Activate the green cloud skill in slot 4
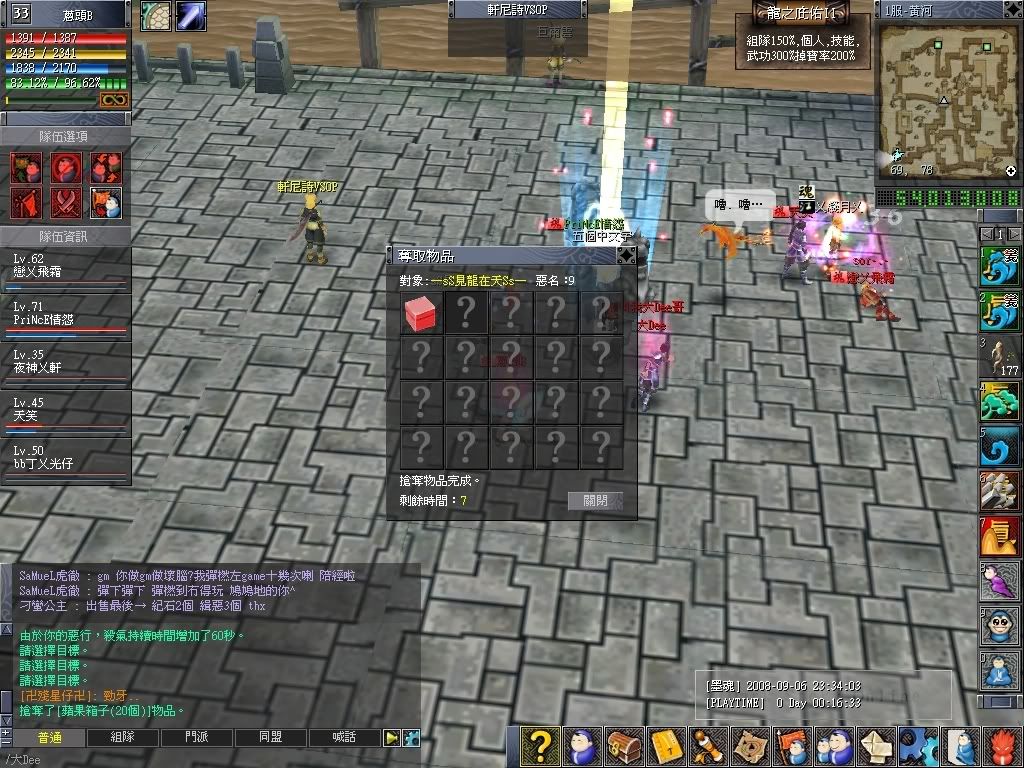1024x768 pixels. point(1000,402)
